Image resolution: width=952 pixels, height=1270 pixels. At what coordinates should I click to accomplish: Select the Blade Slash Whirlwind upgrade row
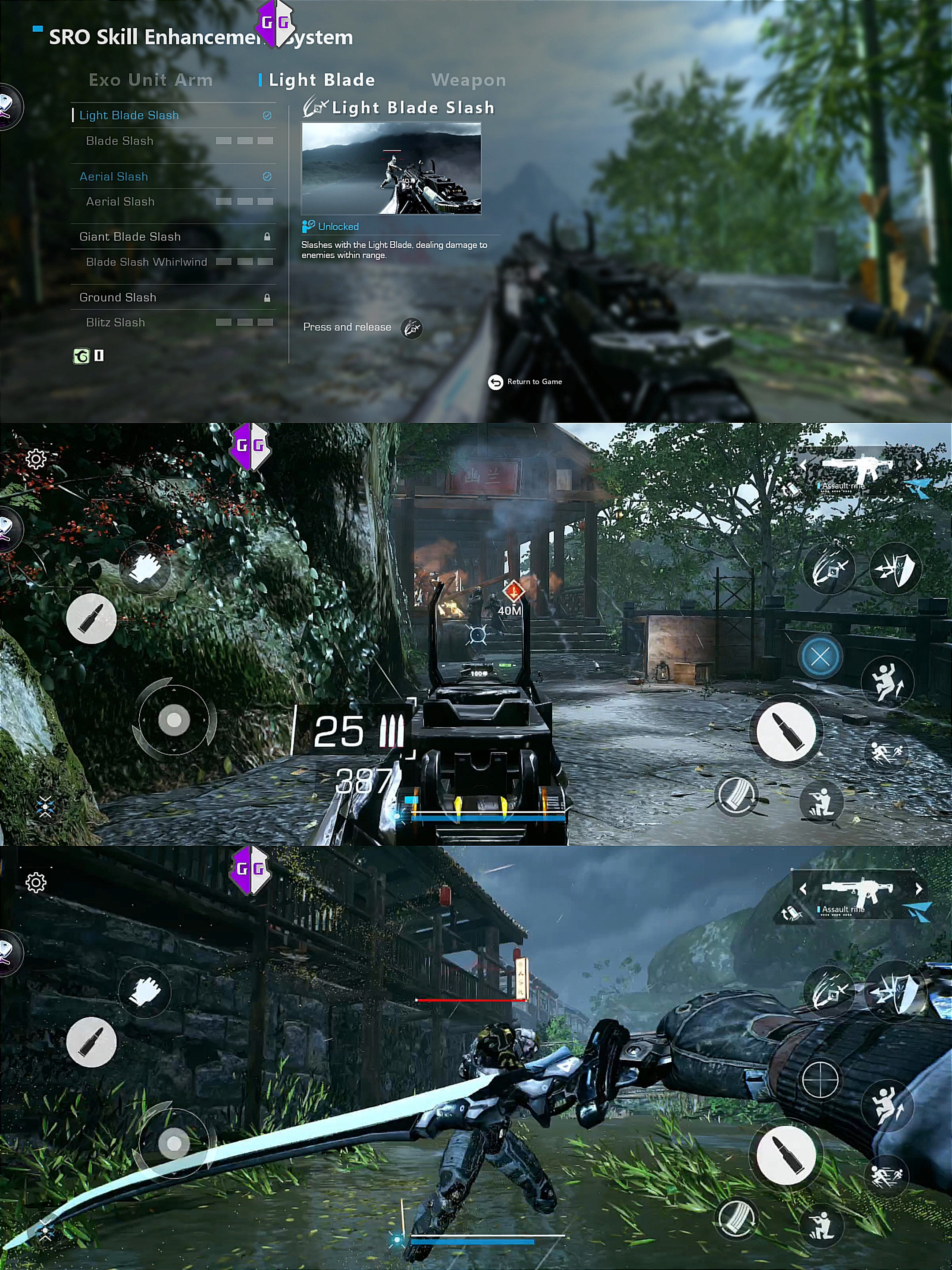pos(146,262)
